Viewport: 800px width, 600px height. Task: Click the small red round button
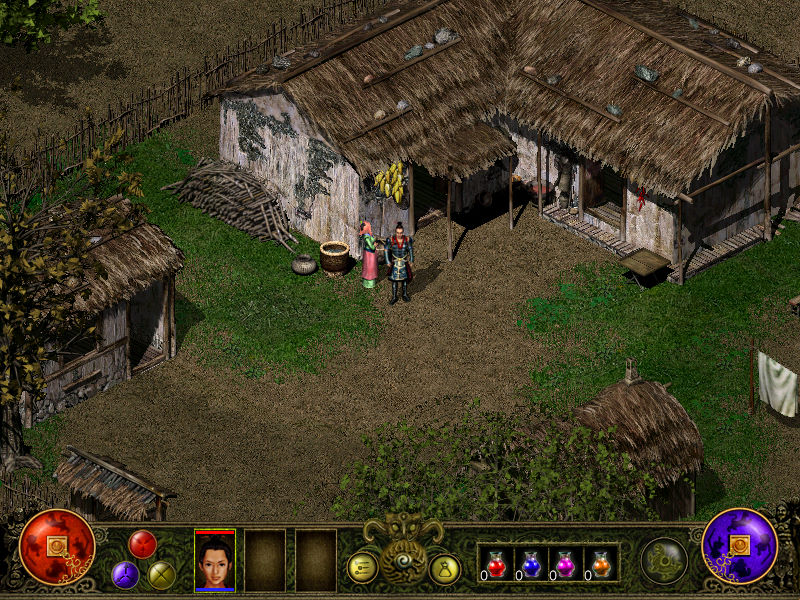point(142,544)
